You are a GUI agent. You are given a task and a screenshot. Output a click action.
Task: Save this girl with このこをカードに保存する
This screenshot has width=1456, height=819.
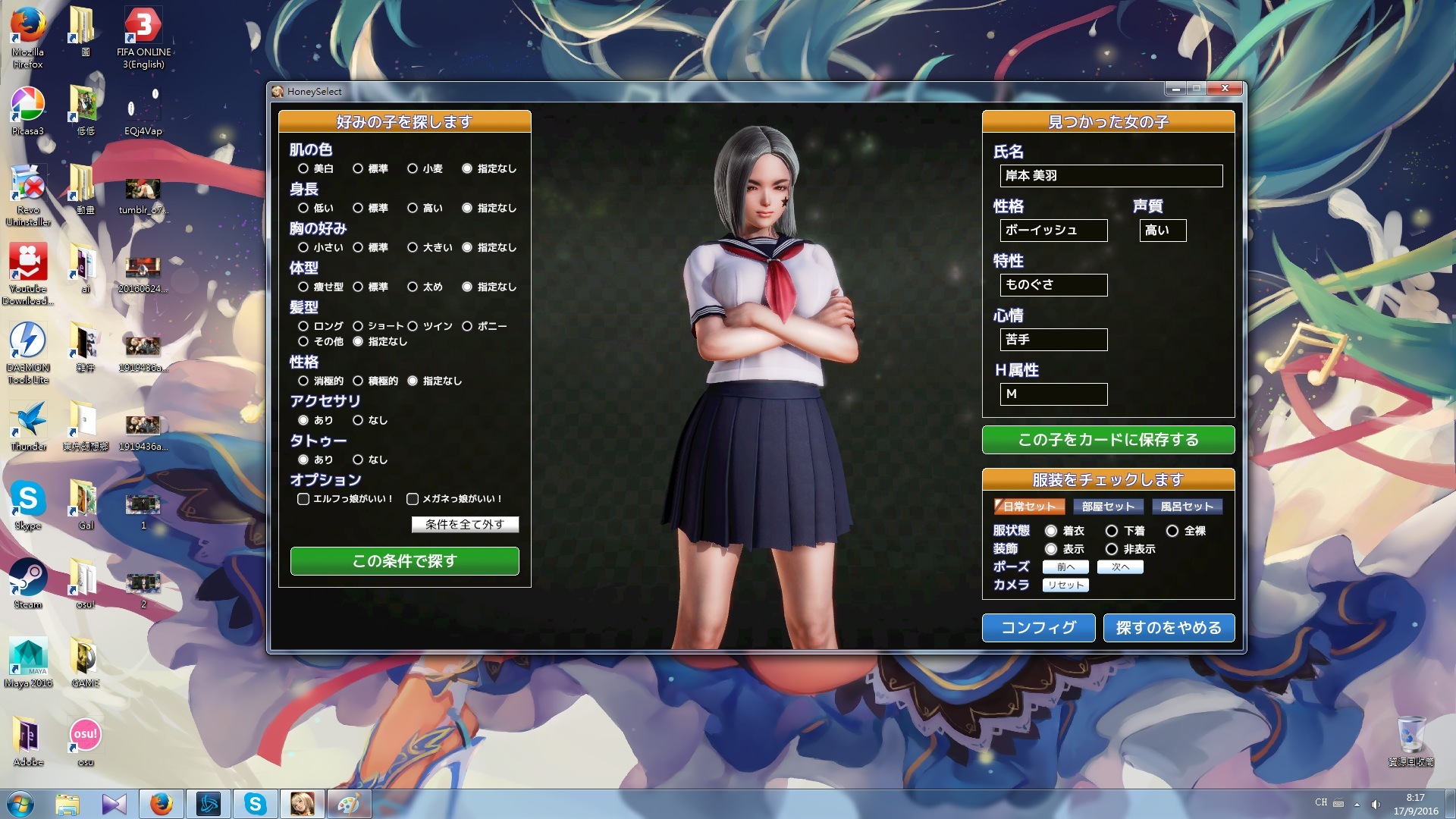1108,440
